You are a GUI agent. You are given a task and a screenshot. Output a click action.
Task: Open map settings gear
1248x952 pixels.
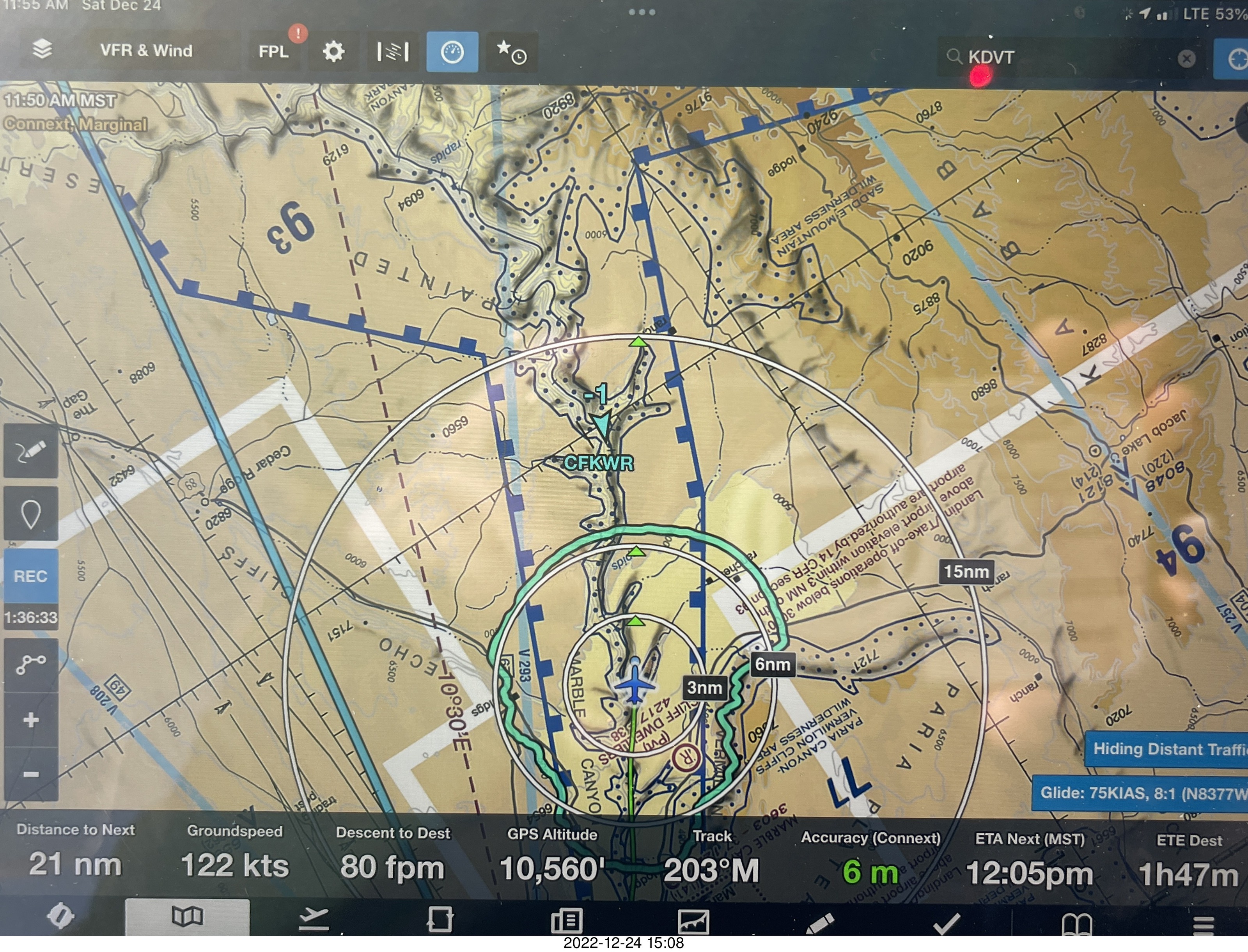[x=334, y=52]
